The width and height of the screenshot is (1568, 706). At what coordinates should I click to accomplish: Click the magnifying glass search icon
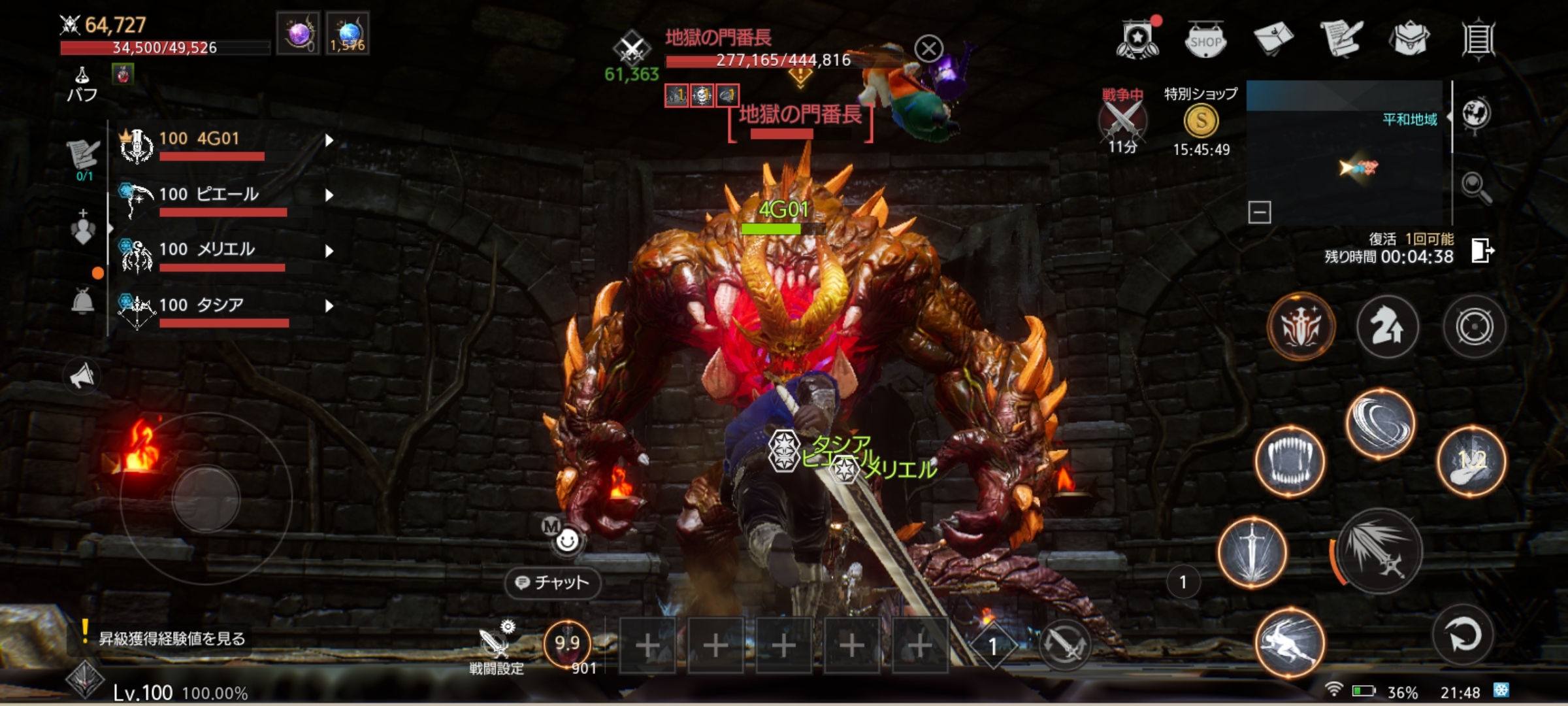1476,188
